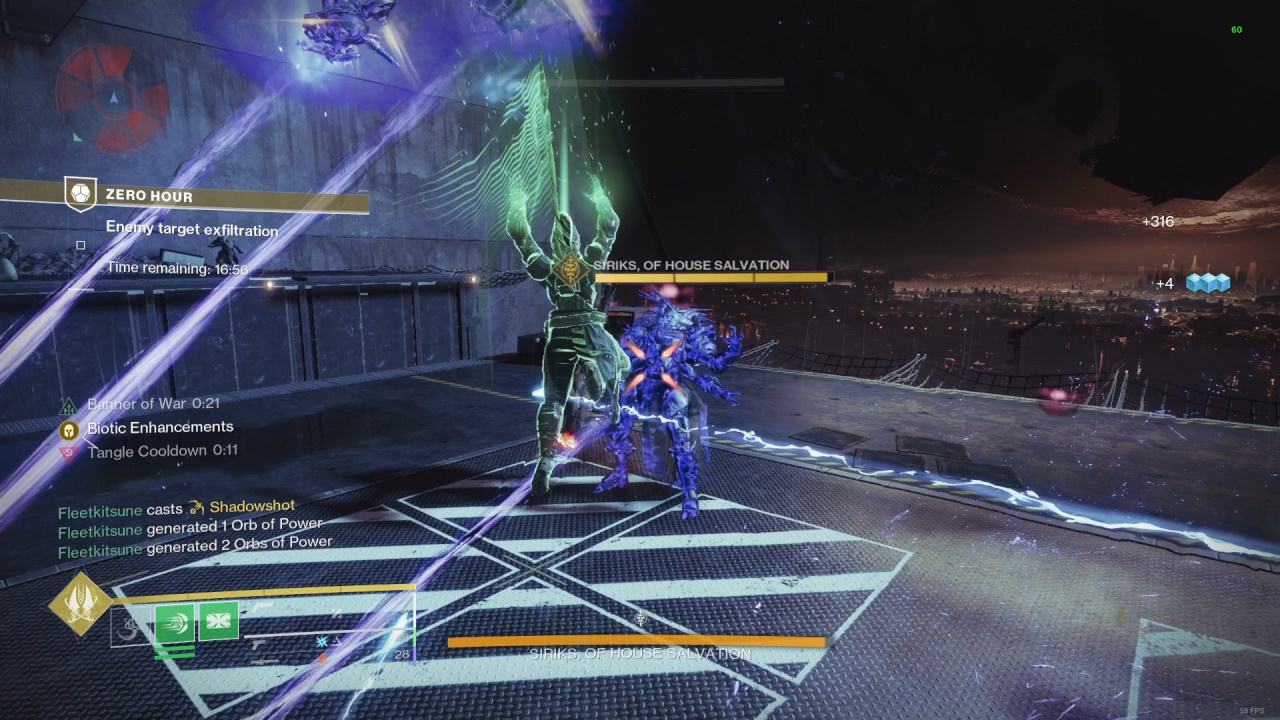Click the radar minimap
This screenshot has width=1280, height=720.
[x=112, y=97]
